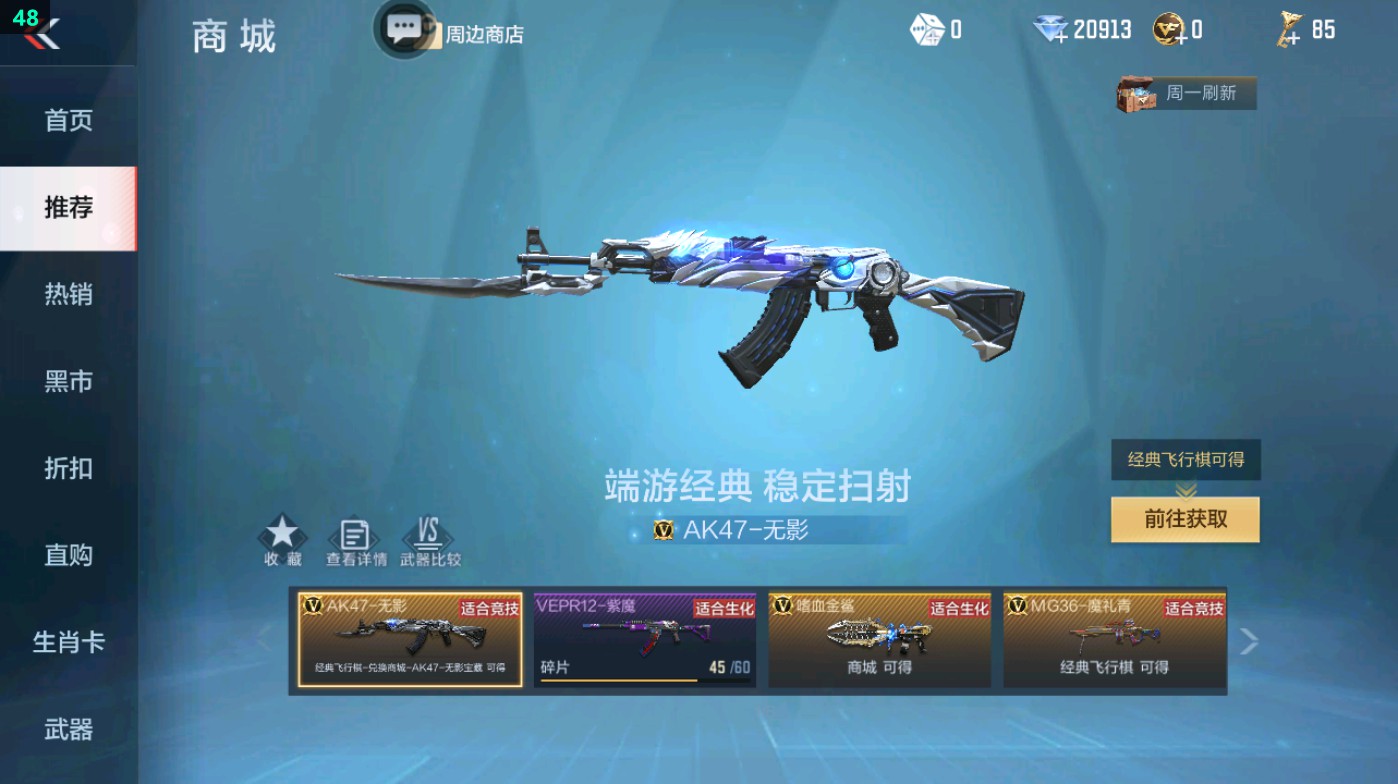Switch to the 热销 tab

tap(66, 293)
